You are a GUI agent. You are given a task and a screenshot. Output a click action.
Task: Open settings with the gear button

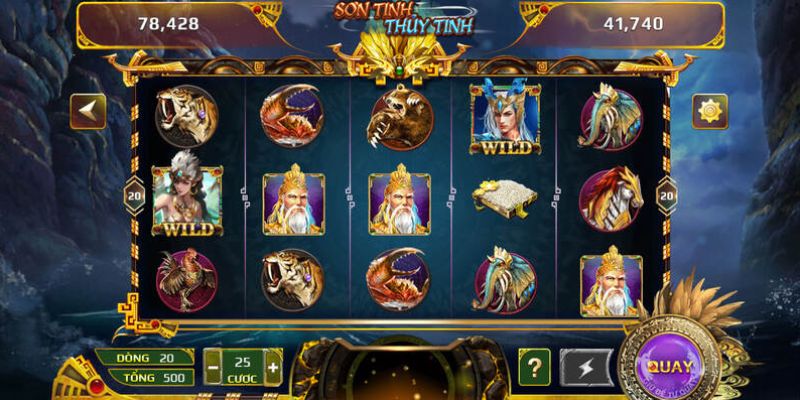tap(710, 111)
